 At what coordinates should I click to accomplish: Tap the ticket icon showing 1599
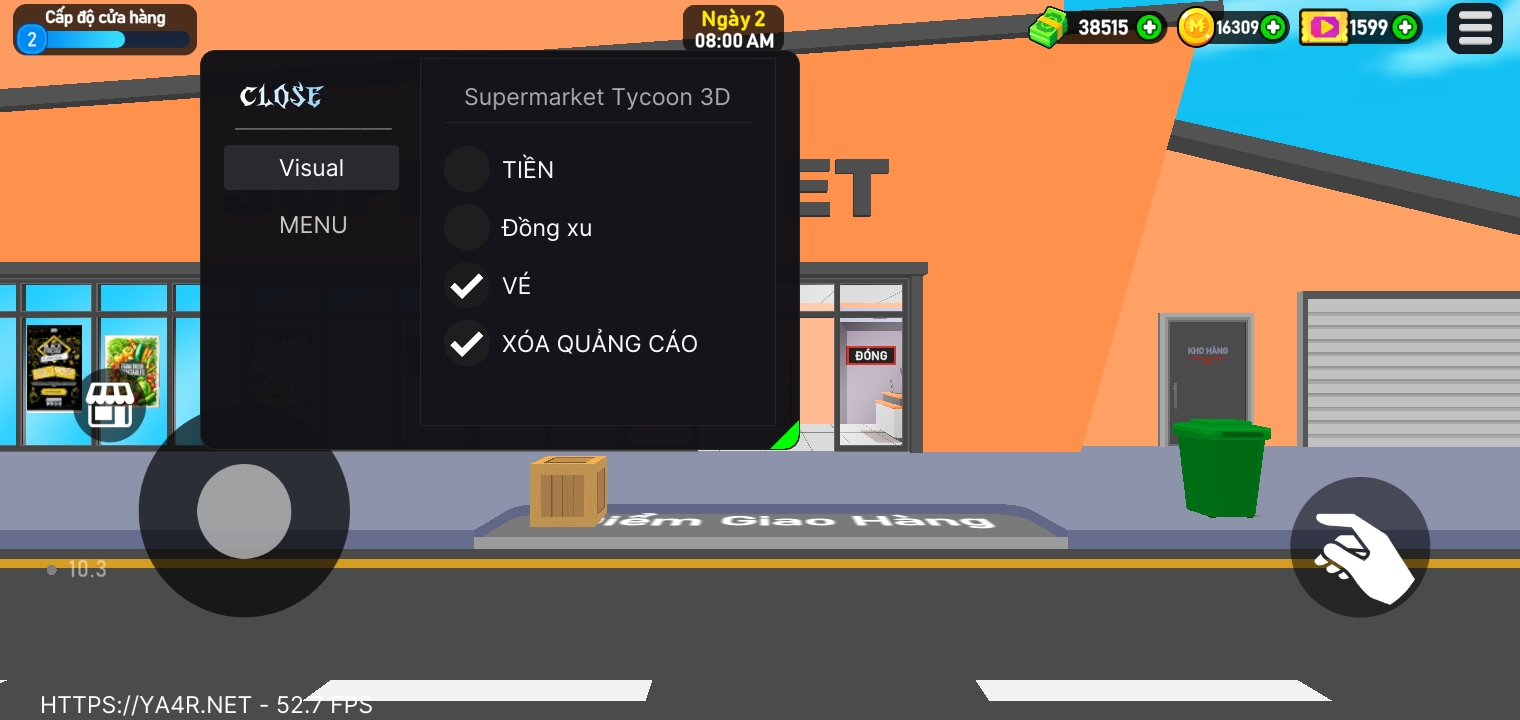tap(1324, 27)
